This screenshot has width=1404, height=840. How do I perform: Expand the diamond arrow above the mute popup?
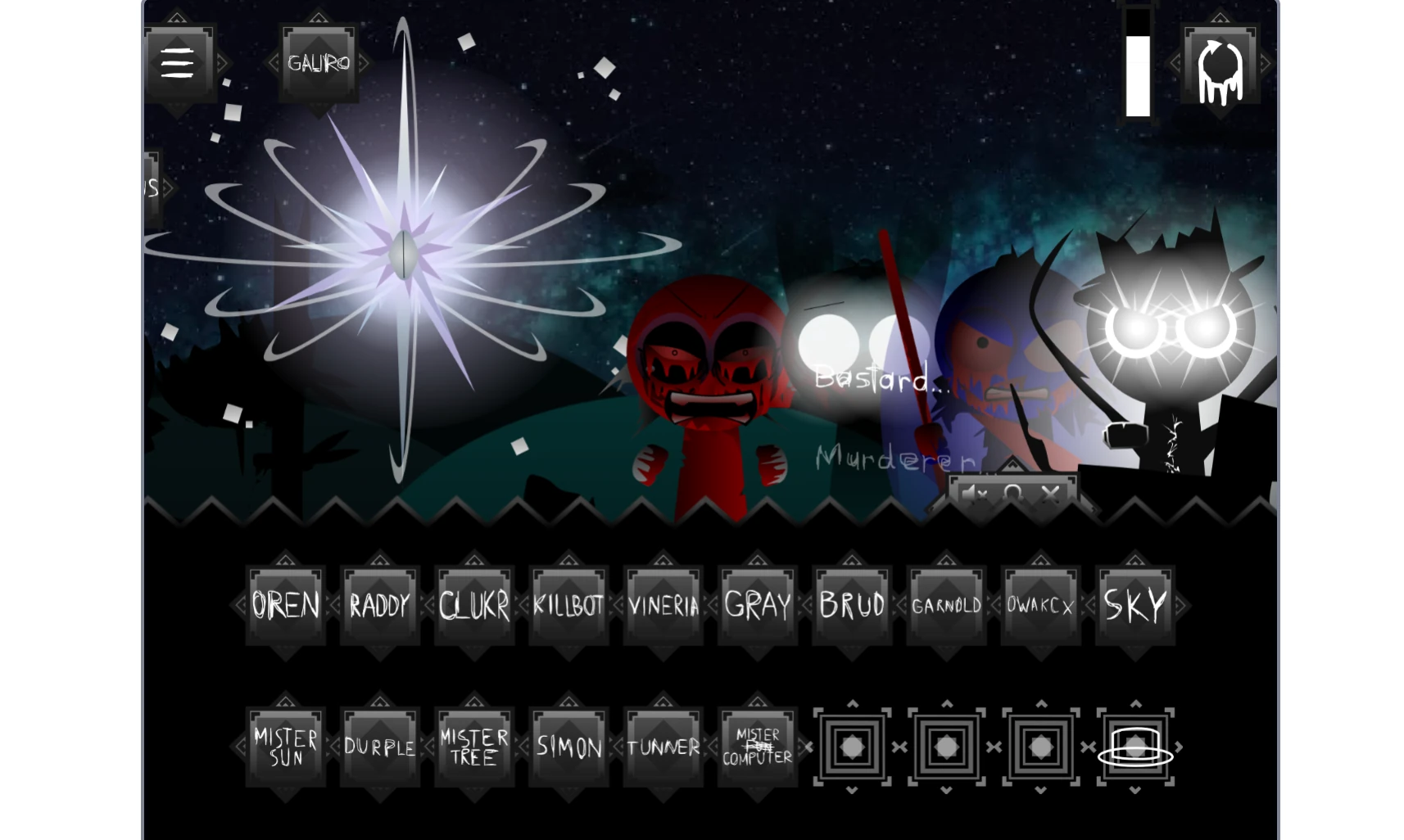point(1013,468)
